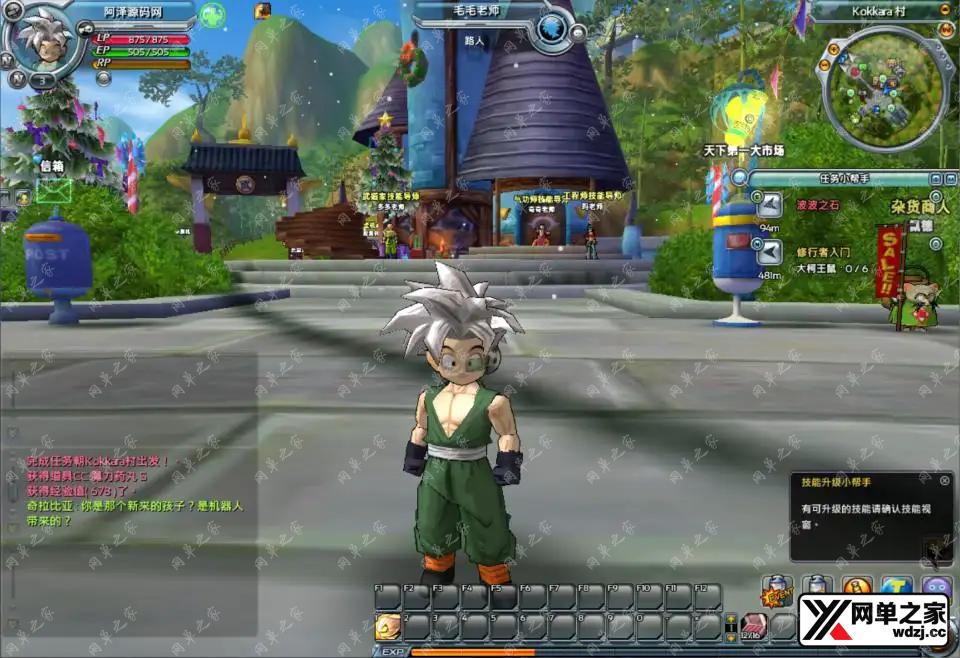
Task: Close the skill upgrade helper popup
Action: pos(944,480)
